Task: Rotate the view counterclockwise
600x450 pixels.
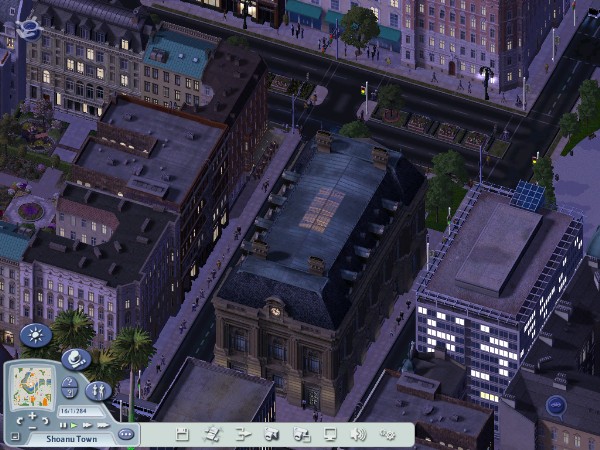Action: point(18,420)
